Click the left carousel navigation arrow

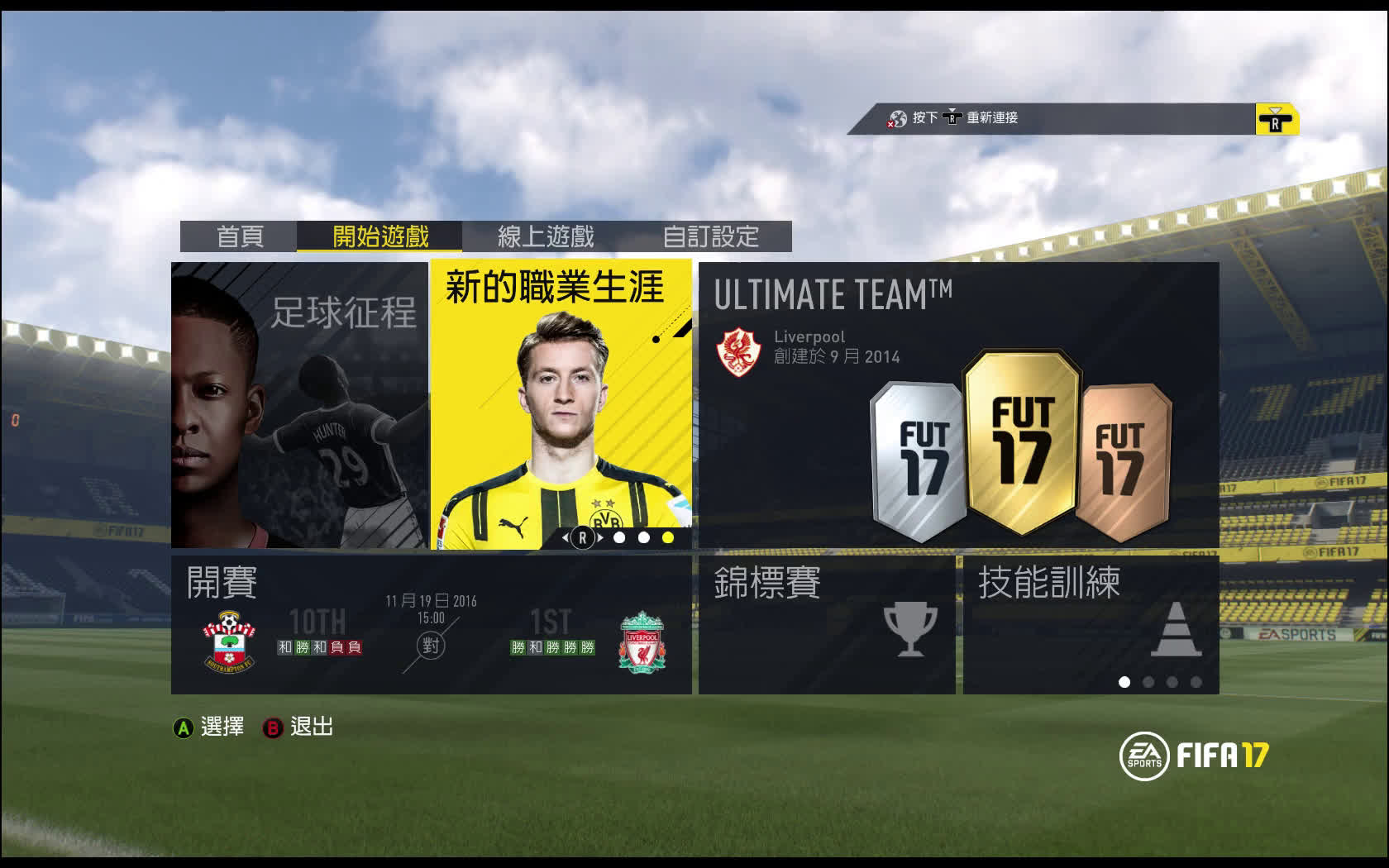pyautogui.click(x=565, y=537)
